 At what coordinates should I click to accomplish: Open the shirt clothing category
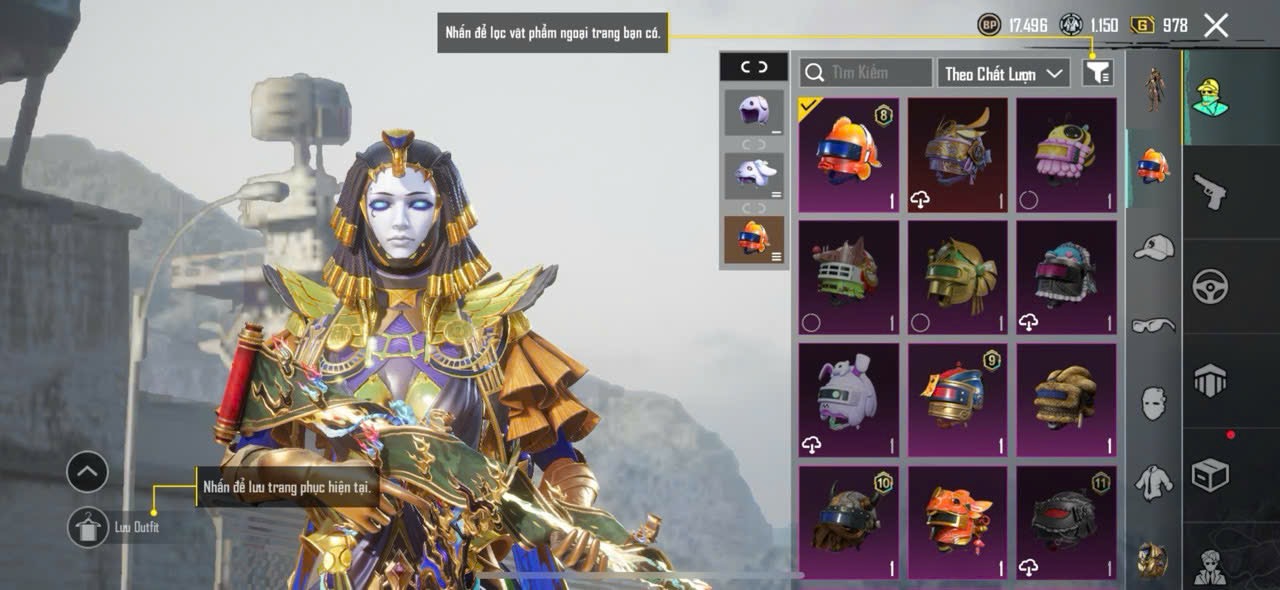(1154, 482)
